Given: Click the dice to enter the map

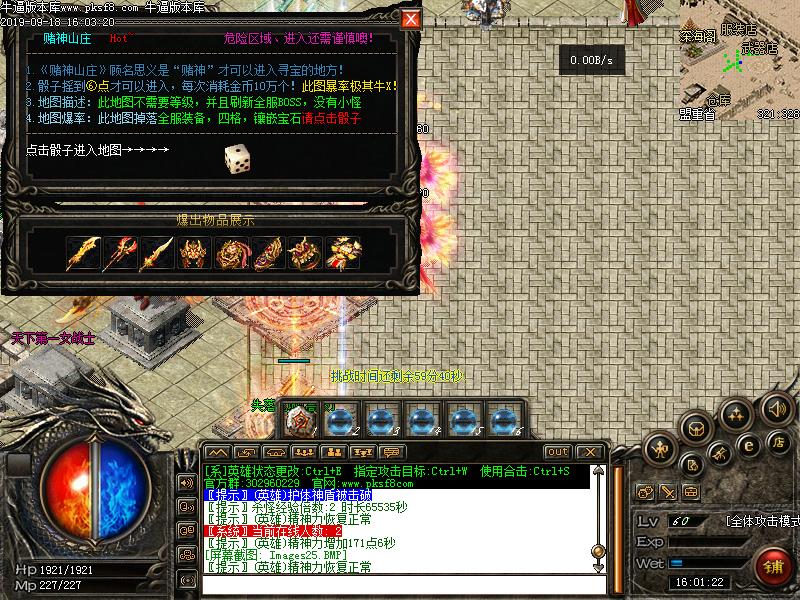Looking at the screenshot, I should [237, 158].
